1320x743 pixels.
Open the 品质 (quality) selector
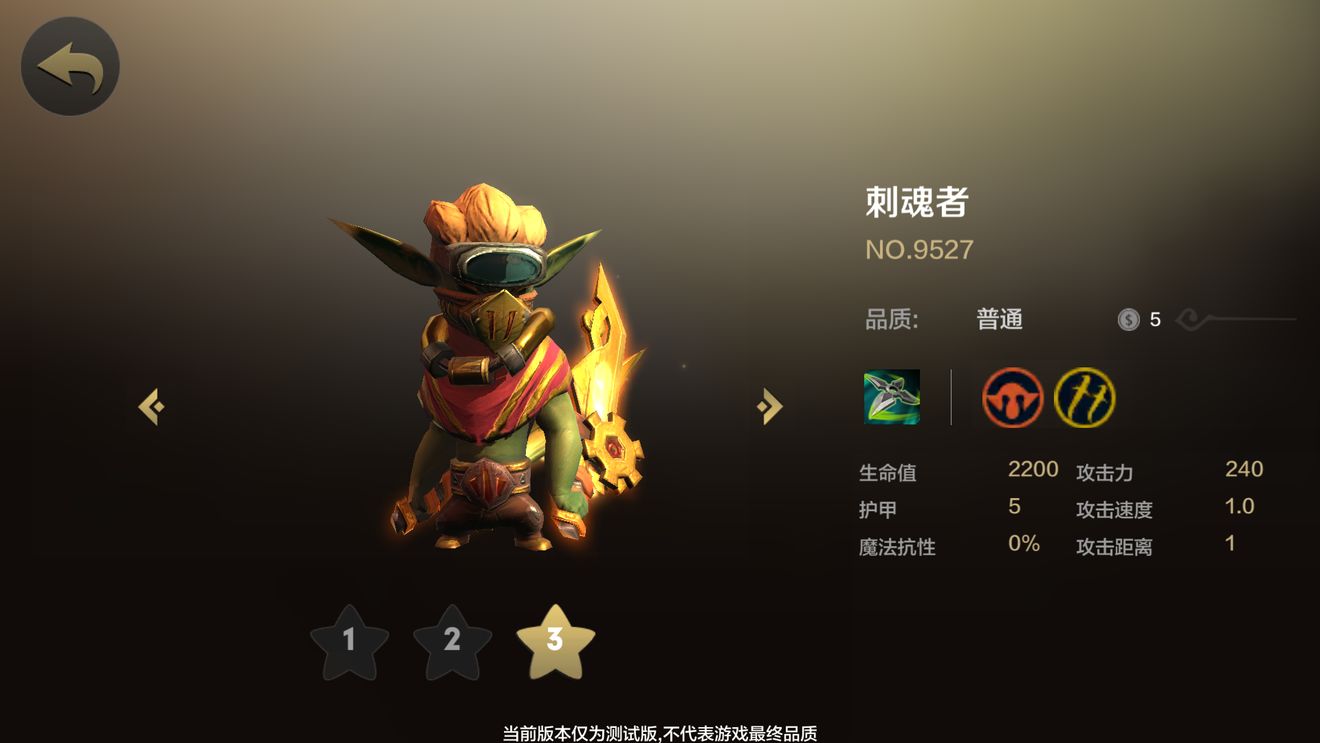pyautogui.click(x=895, y=318)
